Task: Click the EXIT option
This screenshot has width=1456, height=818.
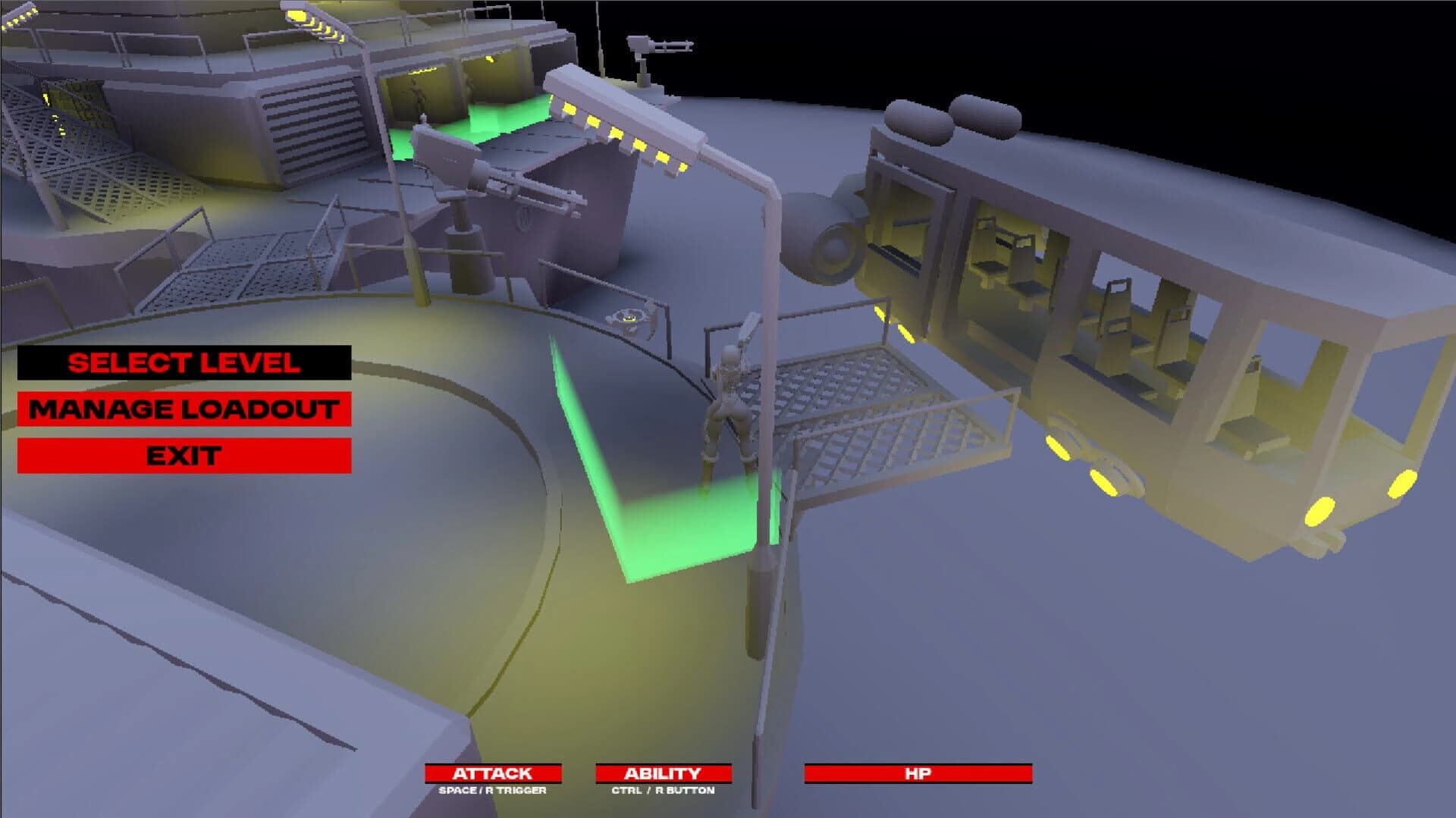Action: [x=184, y=456]
